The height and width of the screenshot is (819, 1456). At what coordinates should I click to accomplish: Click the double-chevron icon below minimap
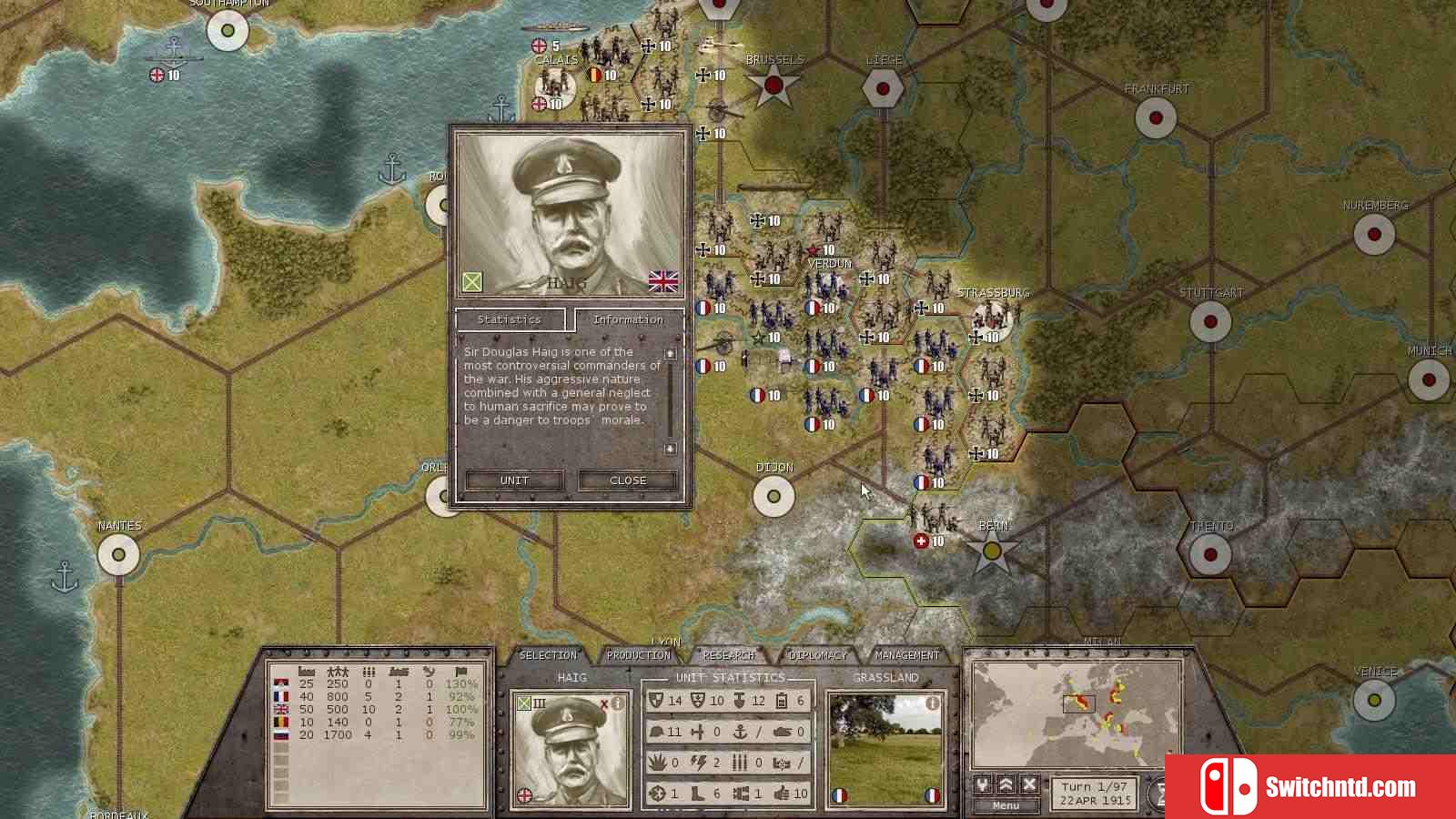pos(1006,784)
